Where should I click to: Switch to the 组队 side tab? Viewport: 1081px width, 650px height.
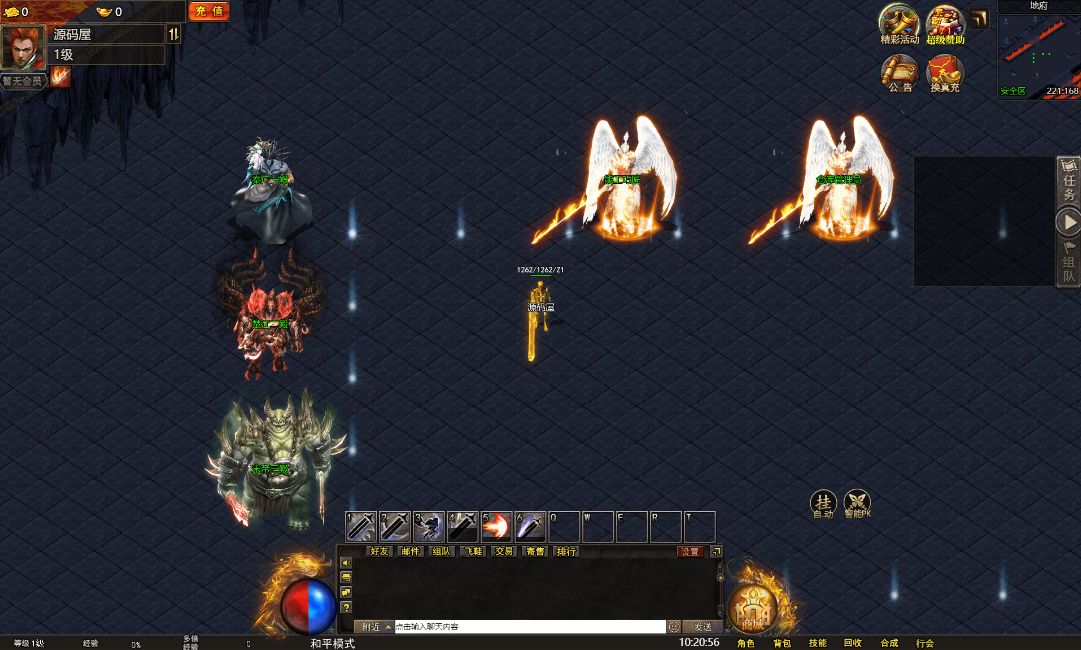pos(1069,264)
